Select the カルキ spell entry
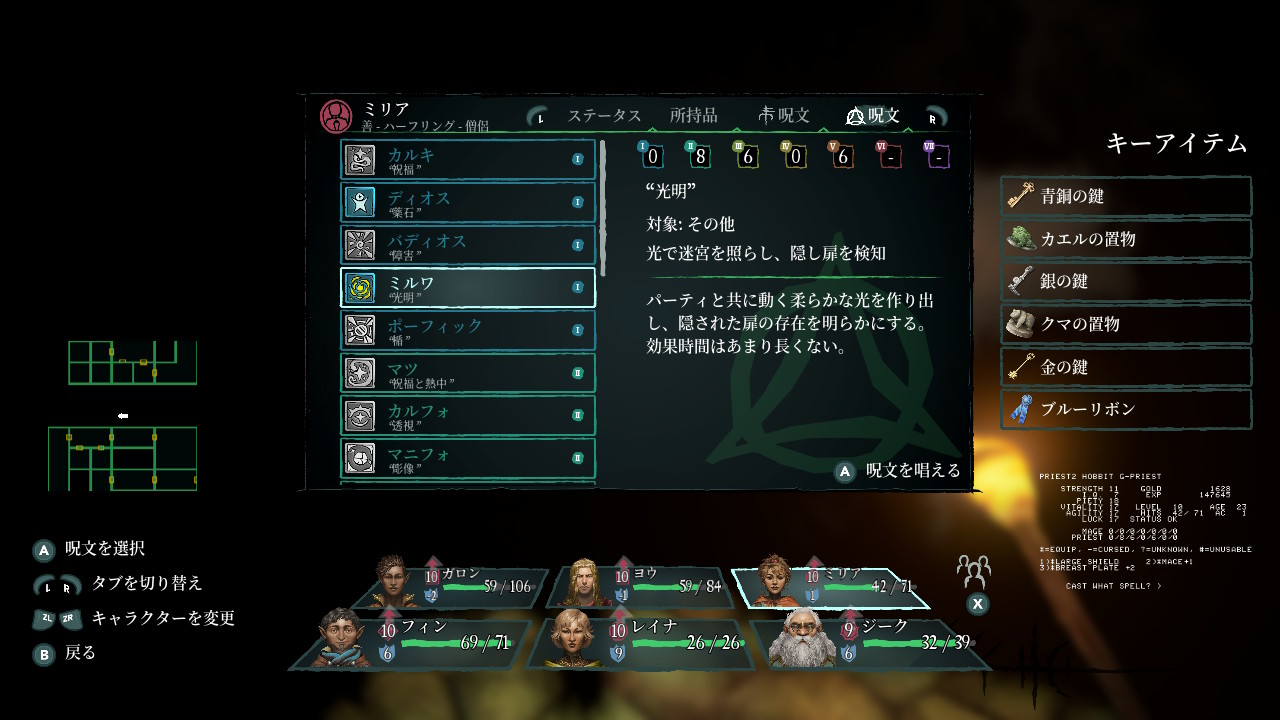The width and height of the screenshot is (1280, 720). (x=468, y=159)
